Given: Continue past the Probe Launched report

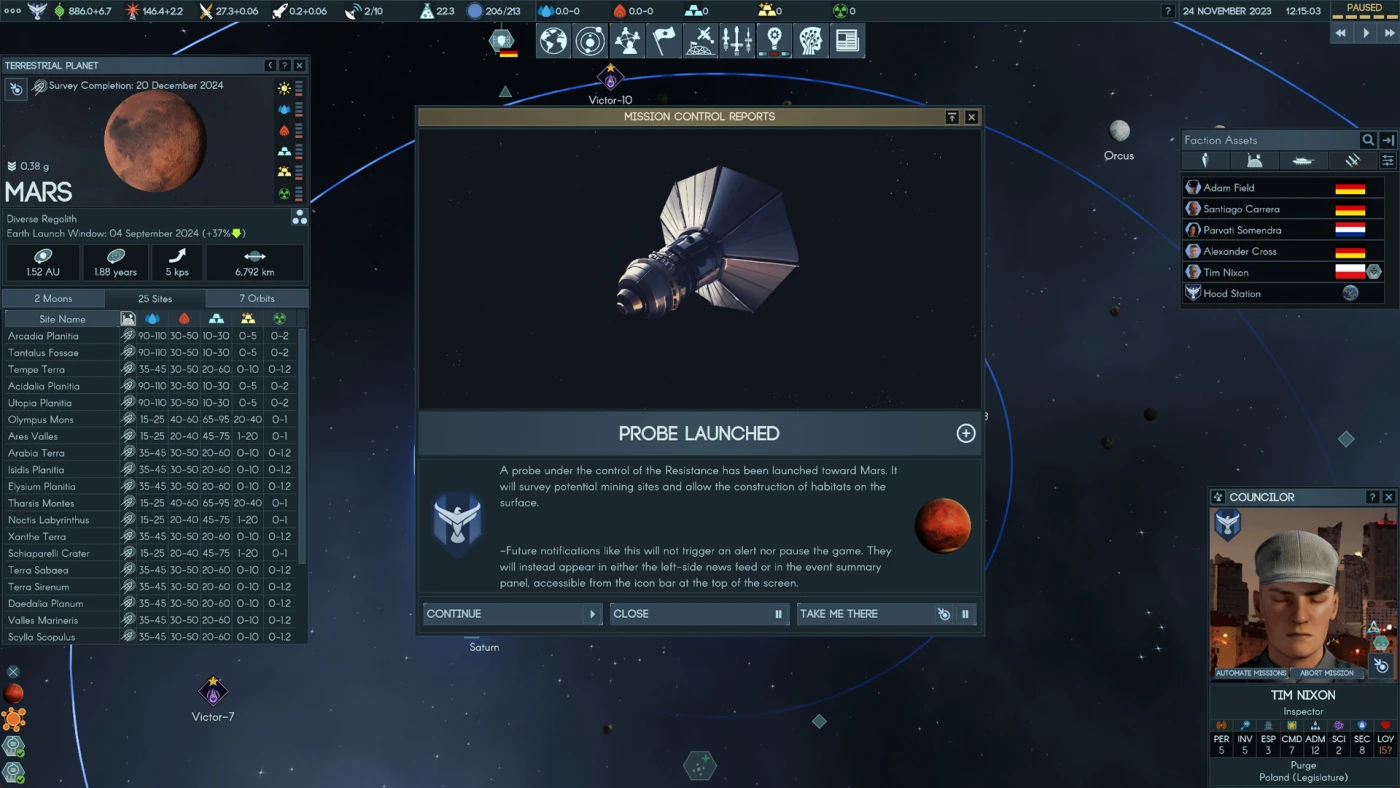Looking at the screenshot, I should (x=511, y=614).
